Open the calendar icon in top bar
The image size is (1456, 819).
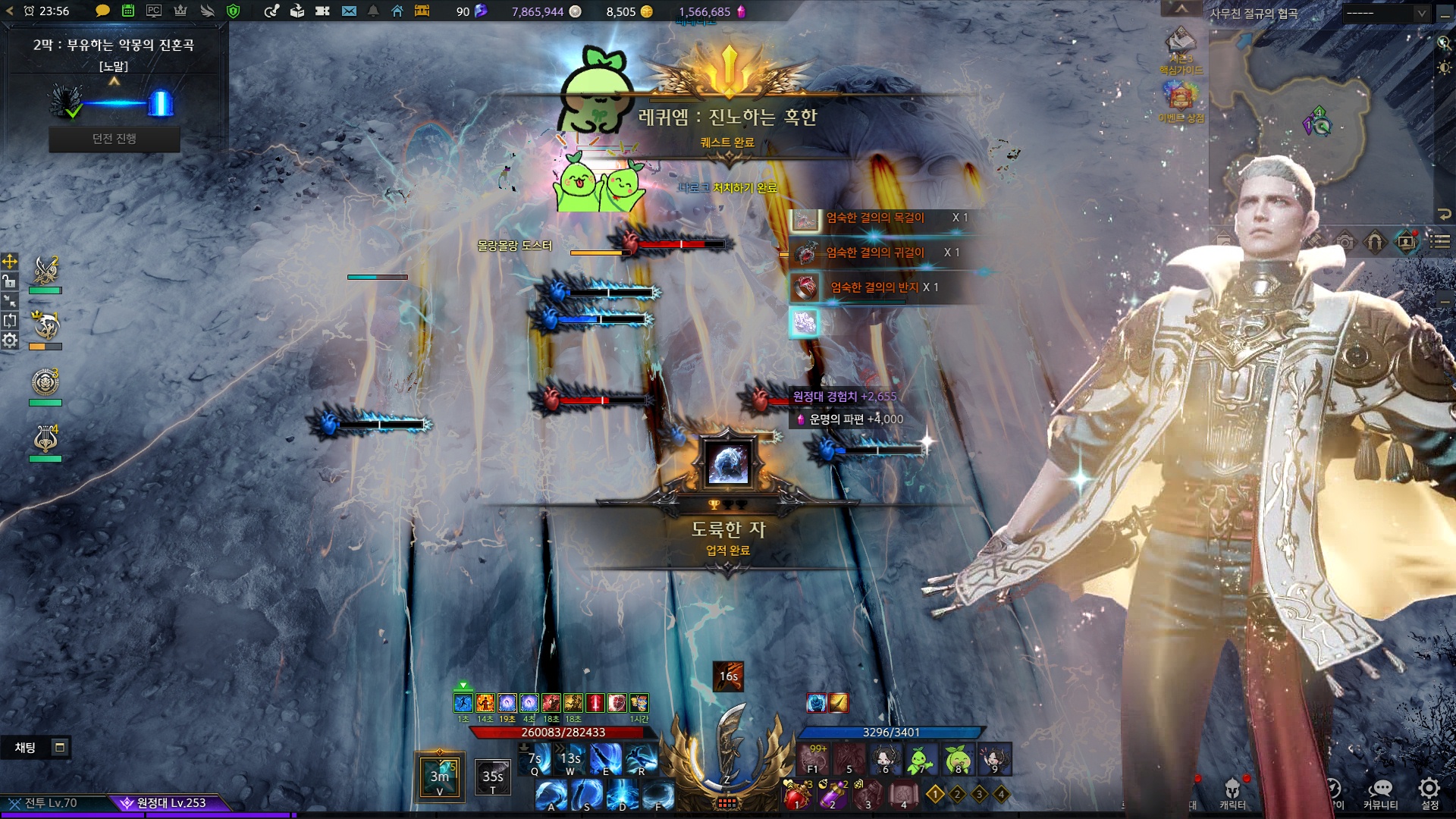(128, 11)
